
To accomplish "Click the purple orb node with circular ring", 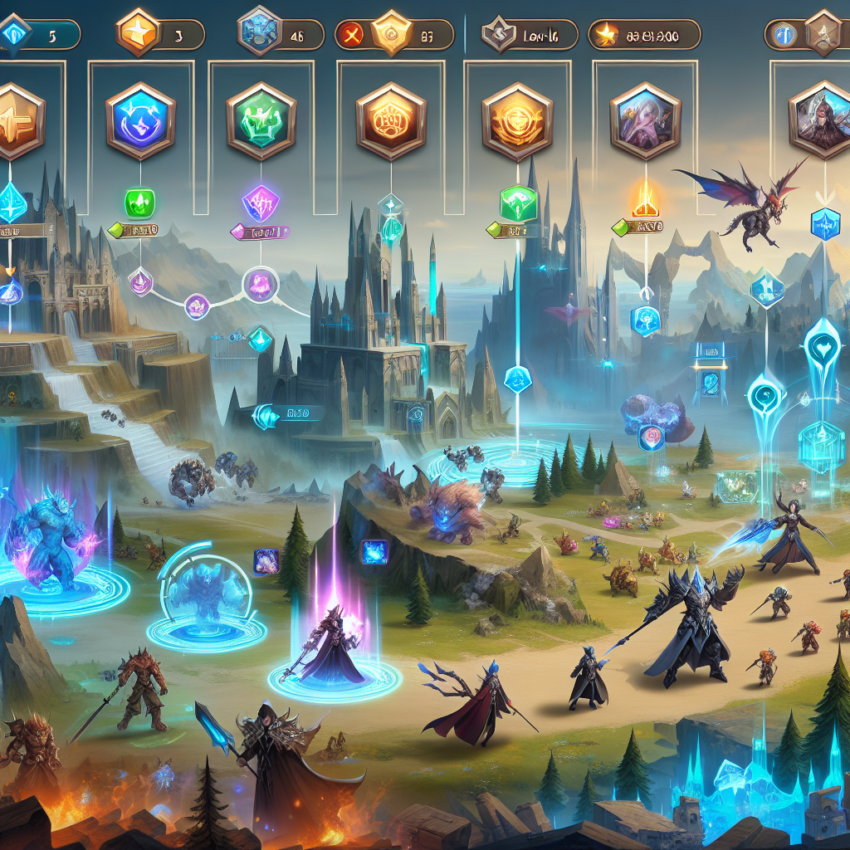I will tap(258, 283).
